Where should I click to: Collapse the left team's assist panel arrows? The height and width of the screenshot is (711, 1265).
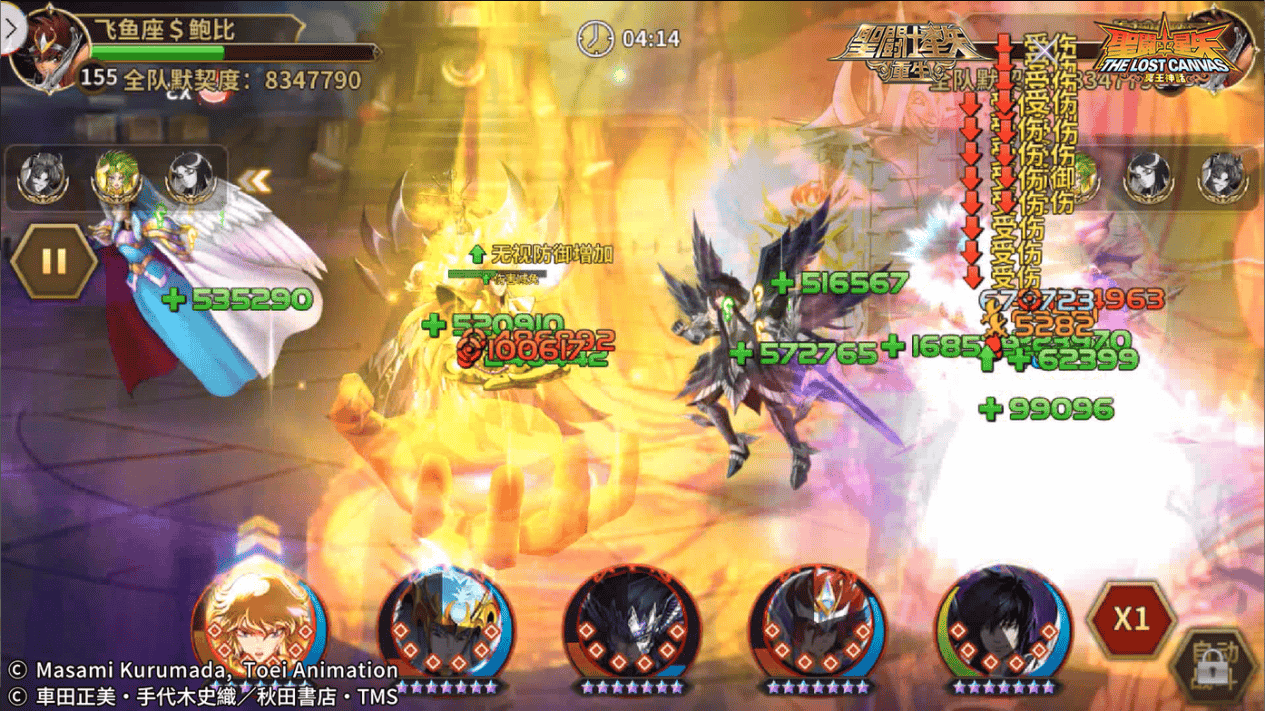[x=255, y=180]
